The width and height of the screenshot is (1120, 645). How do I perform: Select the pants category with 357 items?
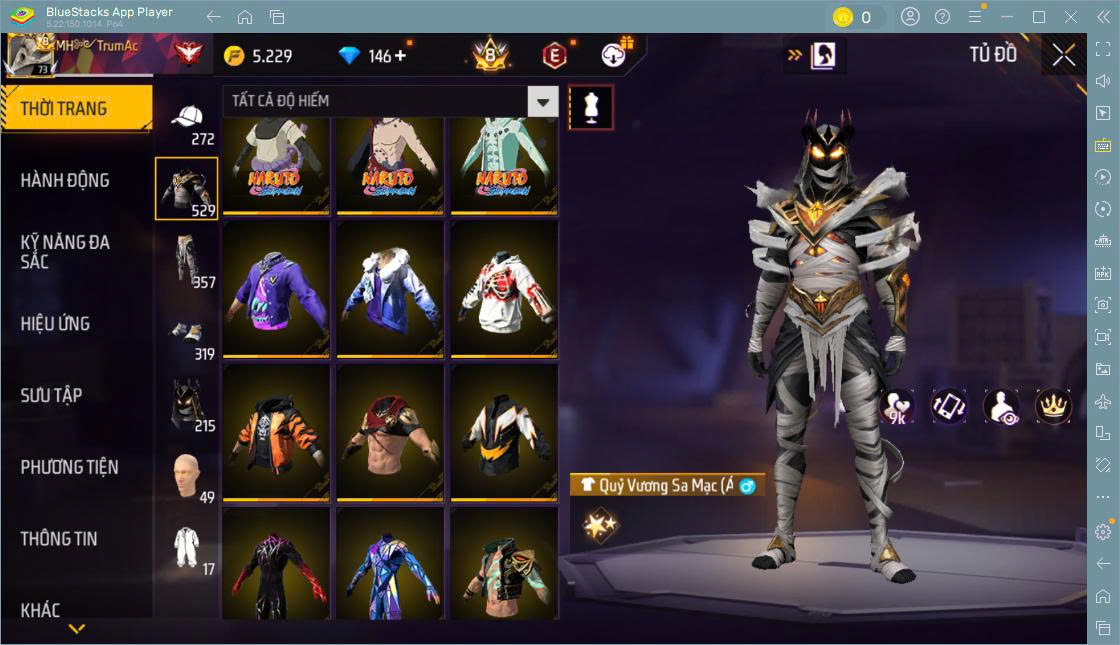pyautogui.click(x=187, y=263)
